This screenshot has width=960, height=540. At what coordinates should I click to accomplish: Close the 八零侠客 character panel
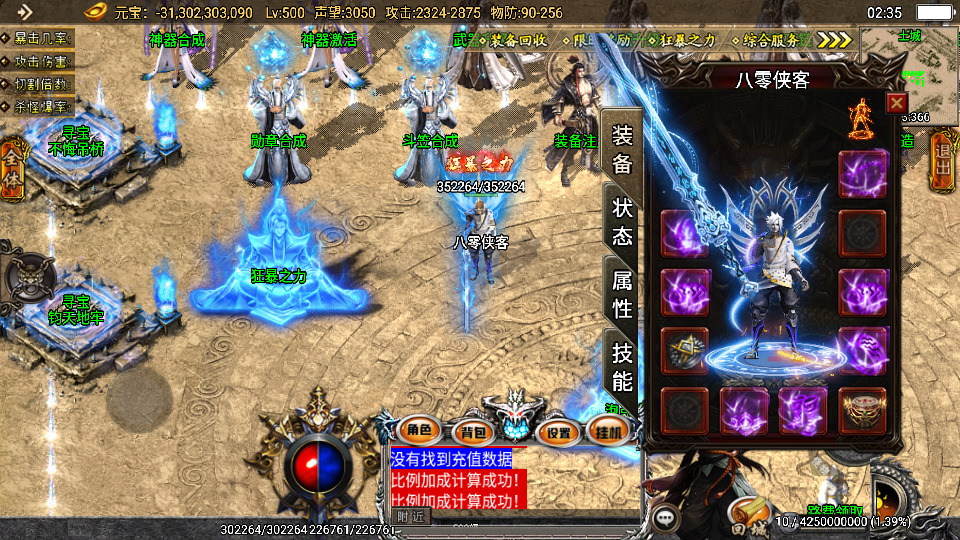896,102
